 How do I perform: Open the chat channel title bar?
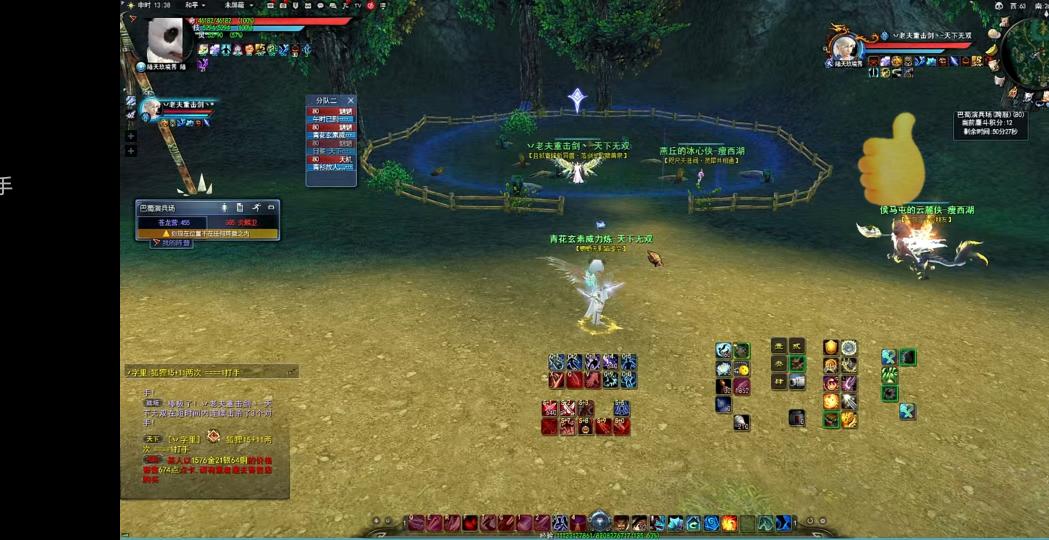210,371
